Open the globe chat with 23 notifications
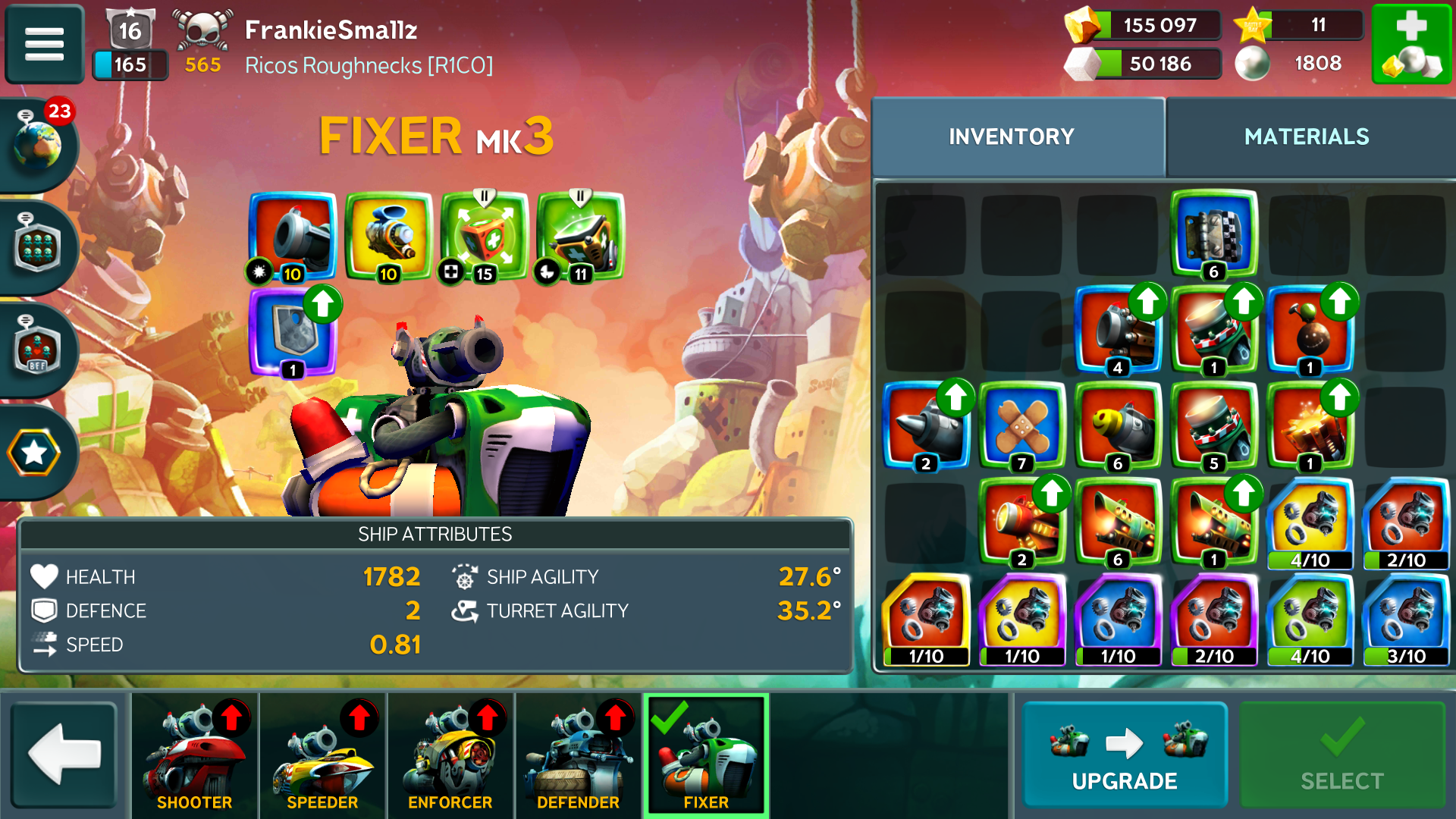This screenshot has width=1456, height=819. (x=38, y=144)
